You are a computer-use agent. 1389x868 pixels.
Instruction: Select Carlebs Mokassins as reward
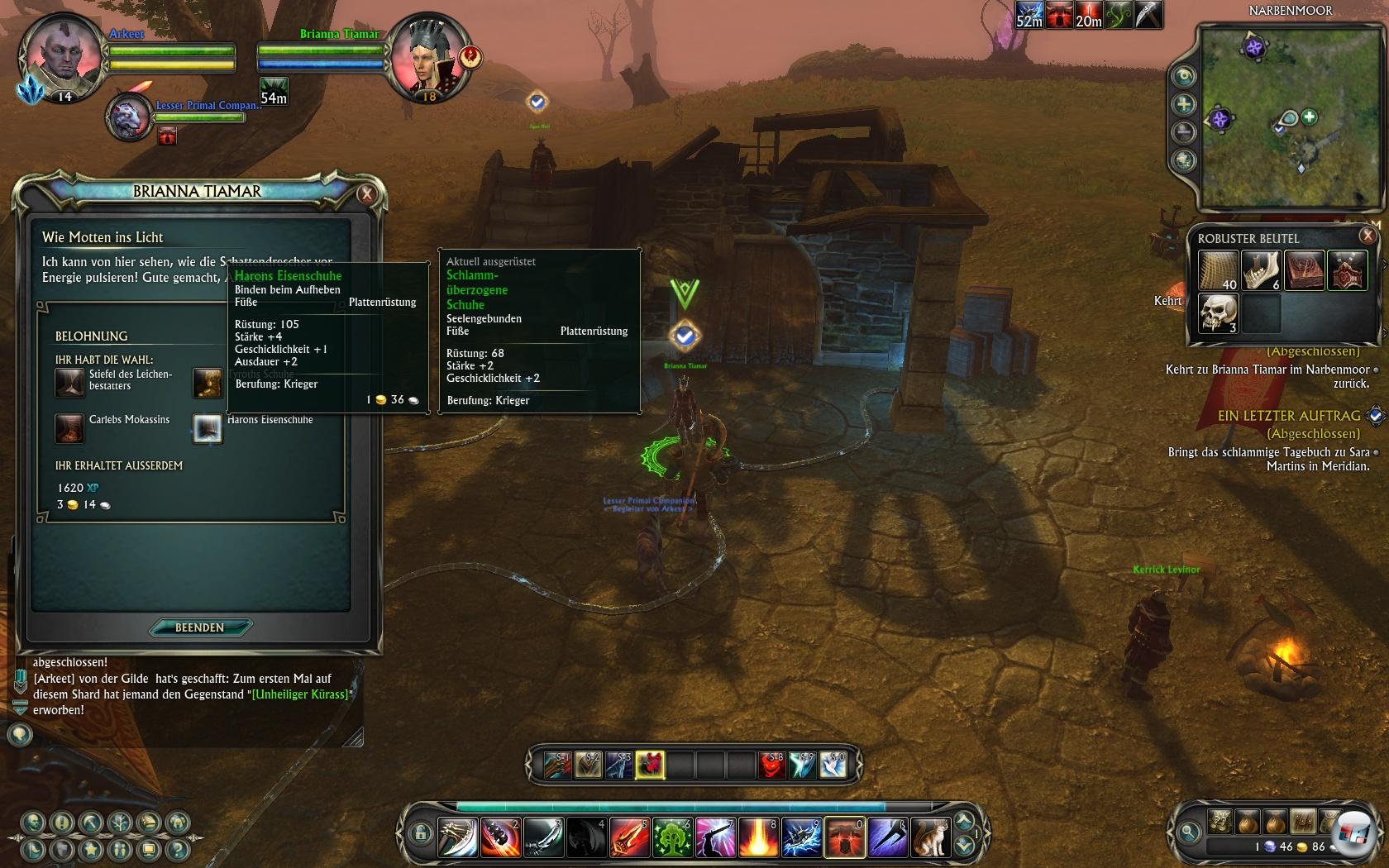(69, 428)
